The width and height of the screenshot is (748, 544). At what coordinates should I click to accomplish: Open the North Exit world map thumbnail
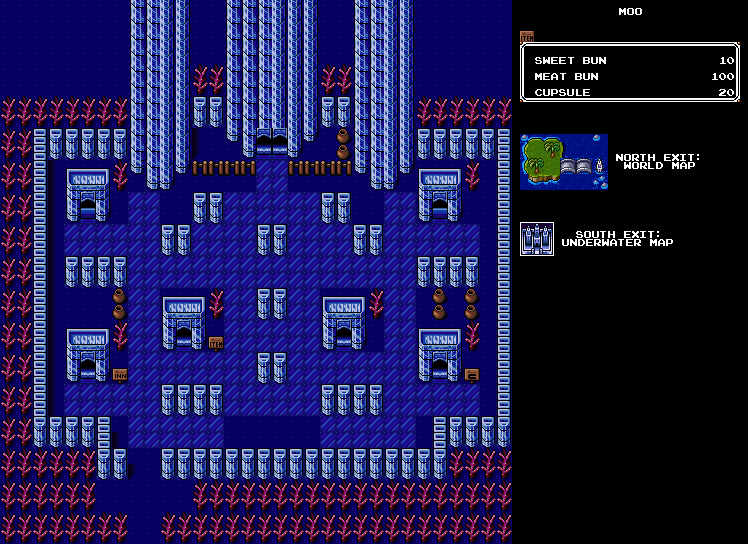click(x=564, y=162)
